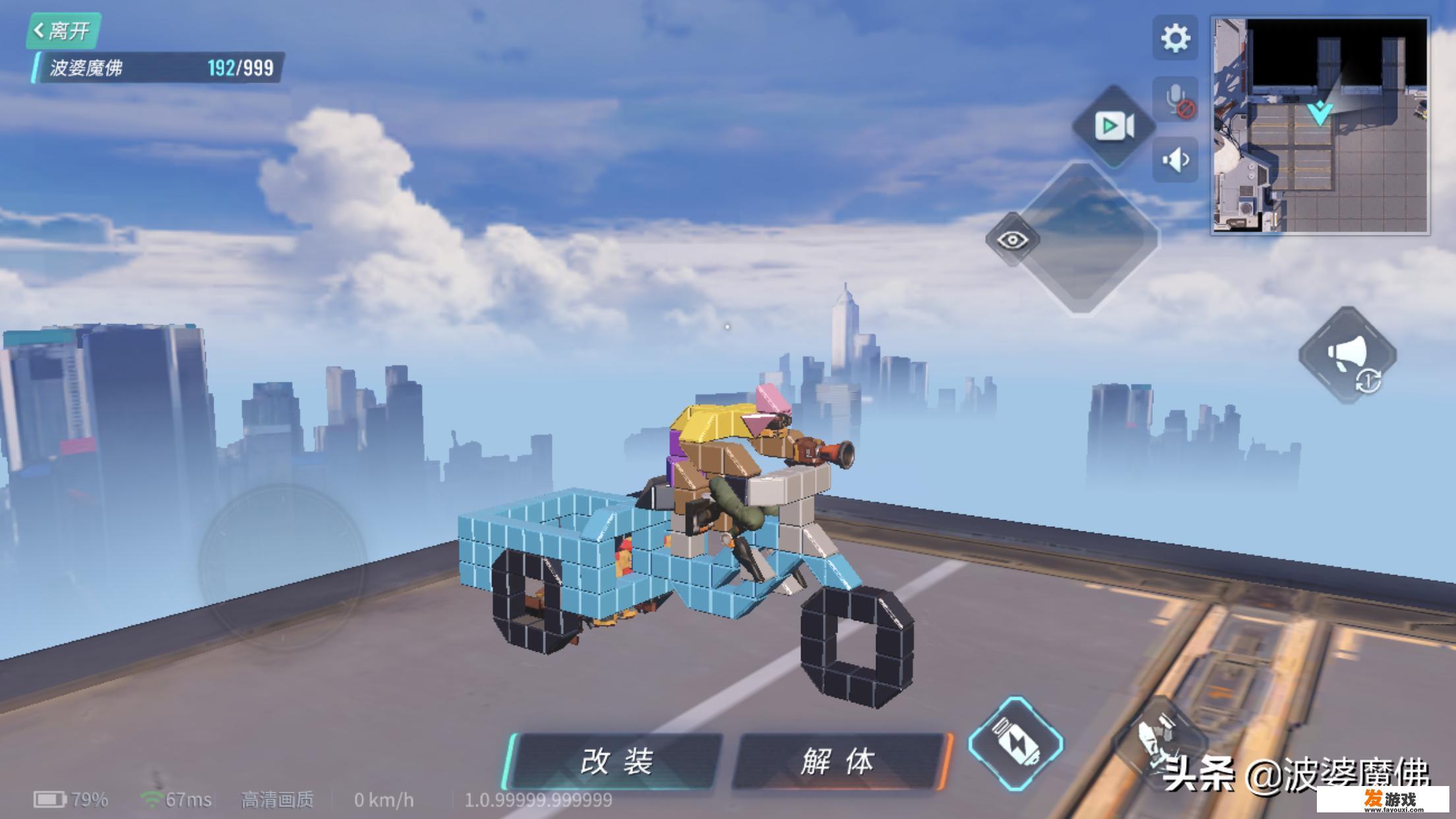
Task: Select the 解体 dismantle button
Action: tap(839, 762)
